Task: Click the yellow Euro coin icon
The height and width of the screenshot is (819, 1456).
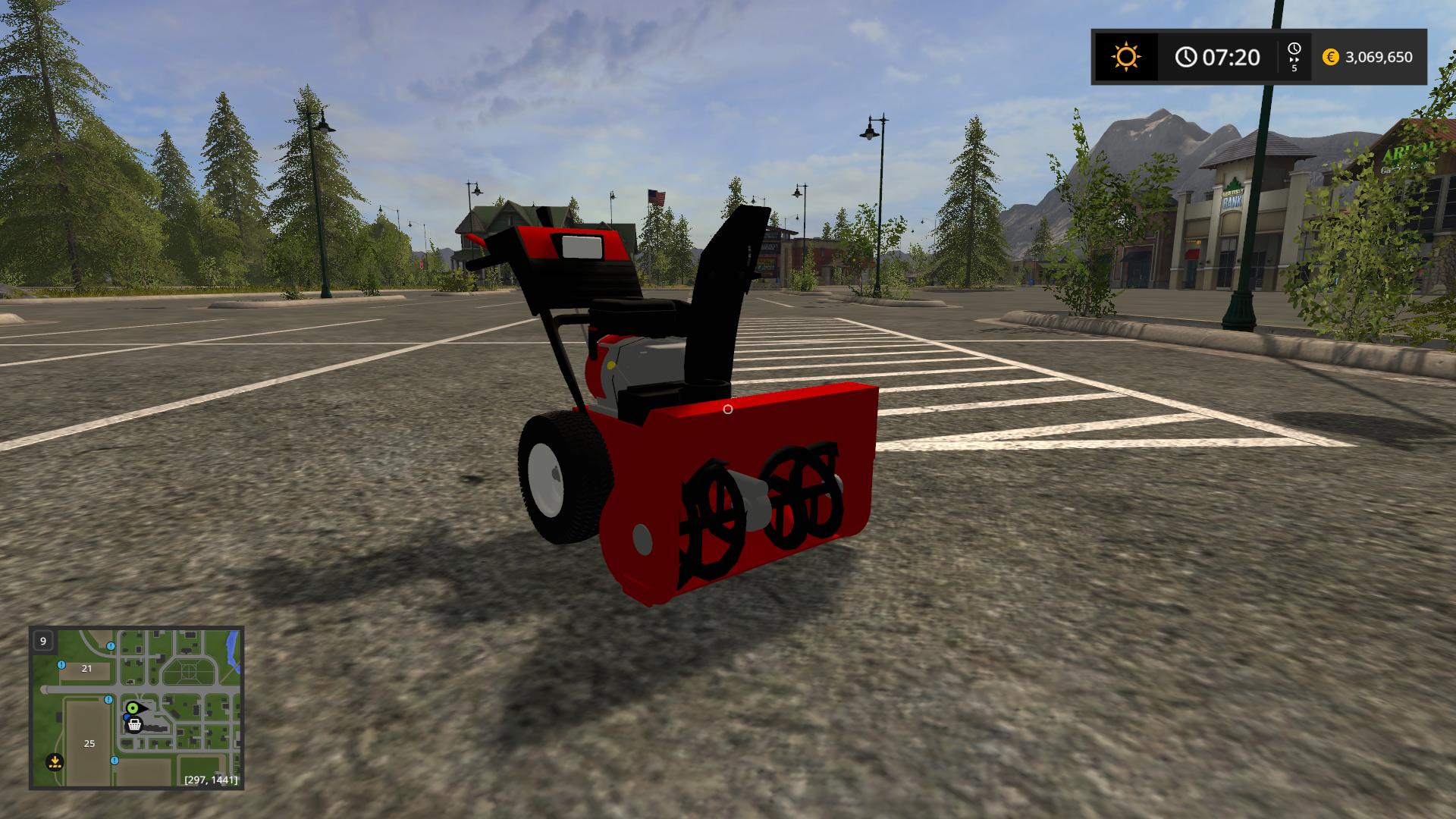Action: [x=1330, y=56]
